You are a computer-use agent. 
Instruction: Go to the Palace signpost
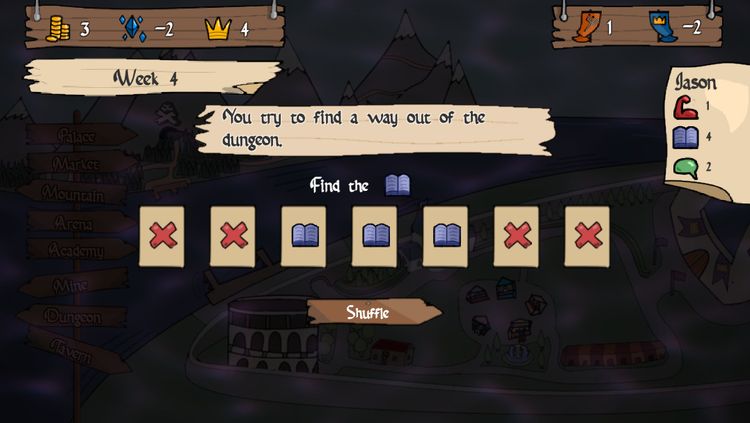tap(77, 135)
